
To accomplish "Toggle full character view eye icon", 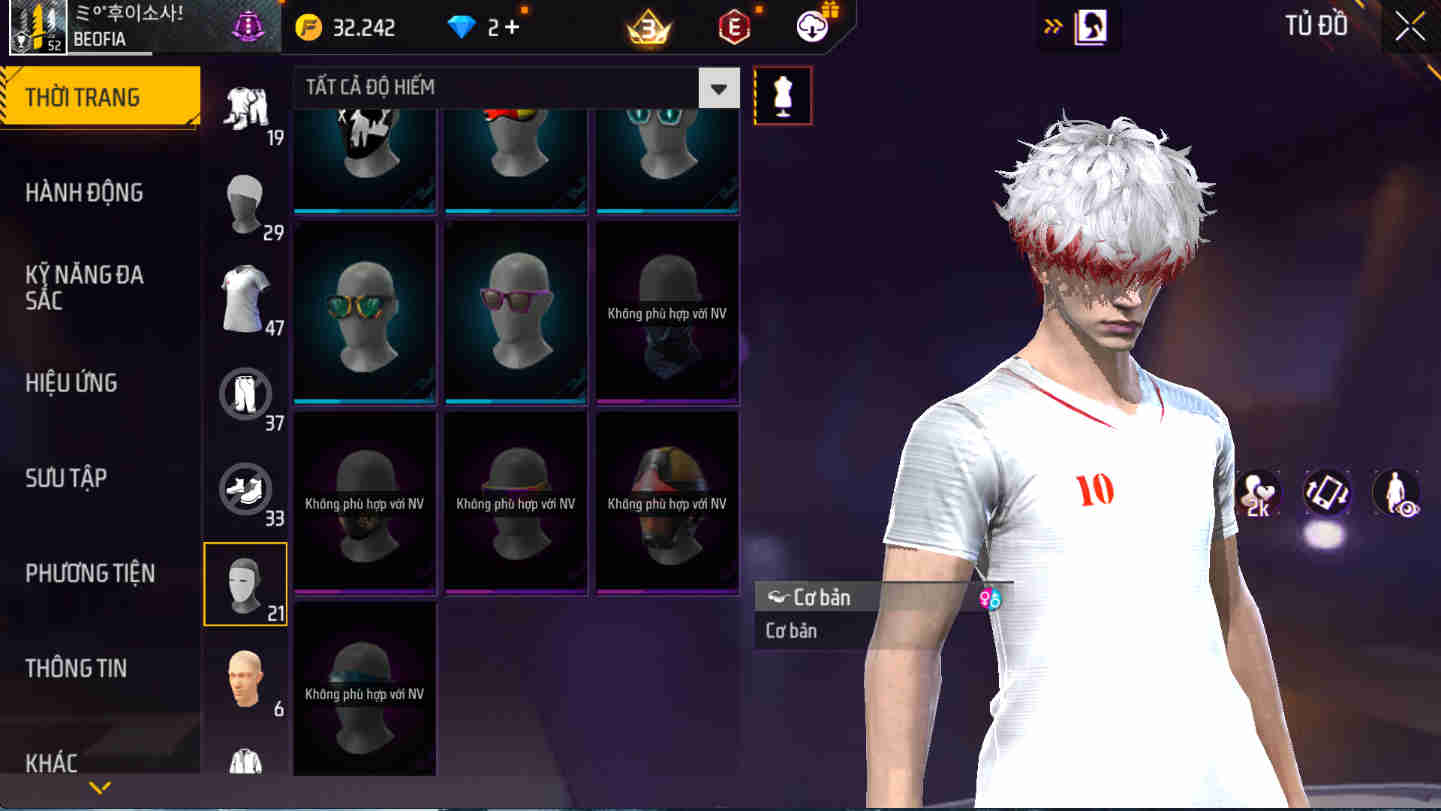I will pyautogui.click(x=1397, y=493).
